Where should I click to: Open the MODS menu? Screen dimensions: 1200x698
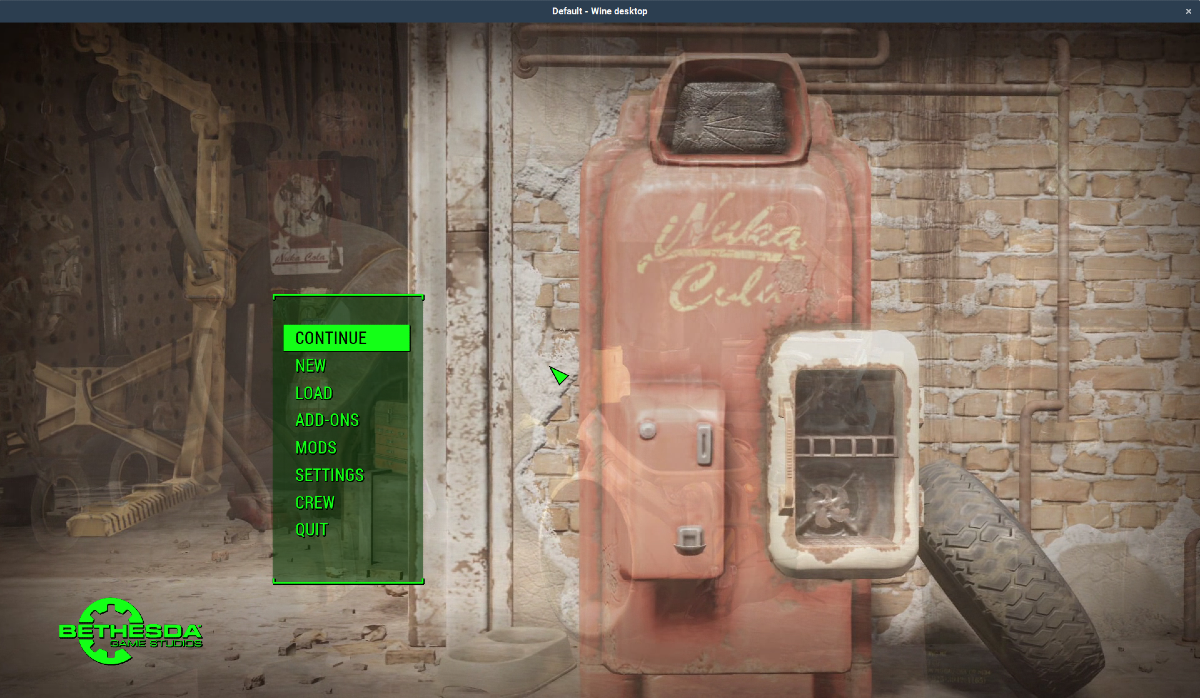tap(315, 447)
